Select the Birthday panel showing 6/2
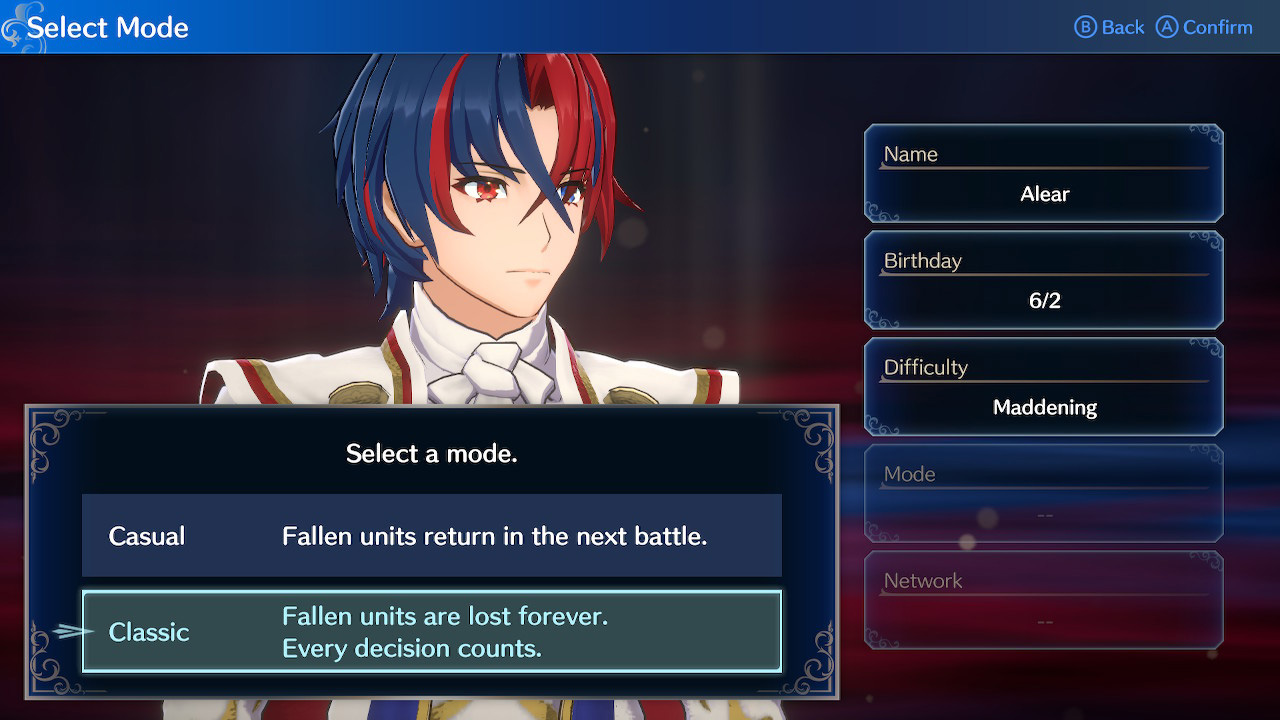Viewport: 1280px width, 720px height. [x=1044, y=280]
